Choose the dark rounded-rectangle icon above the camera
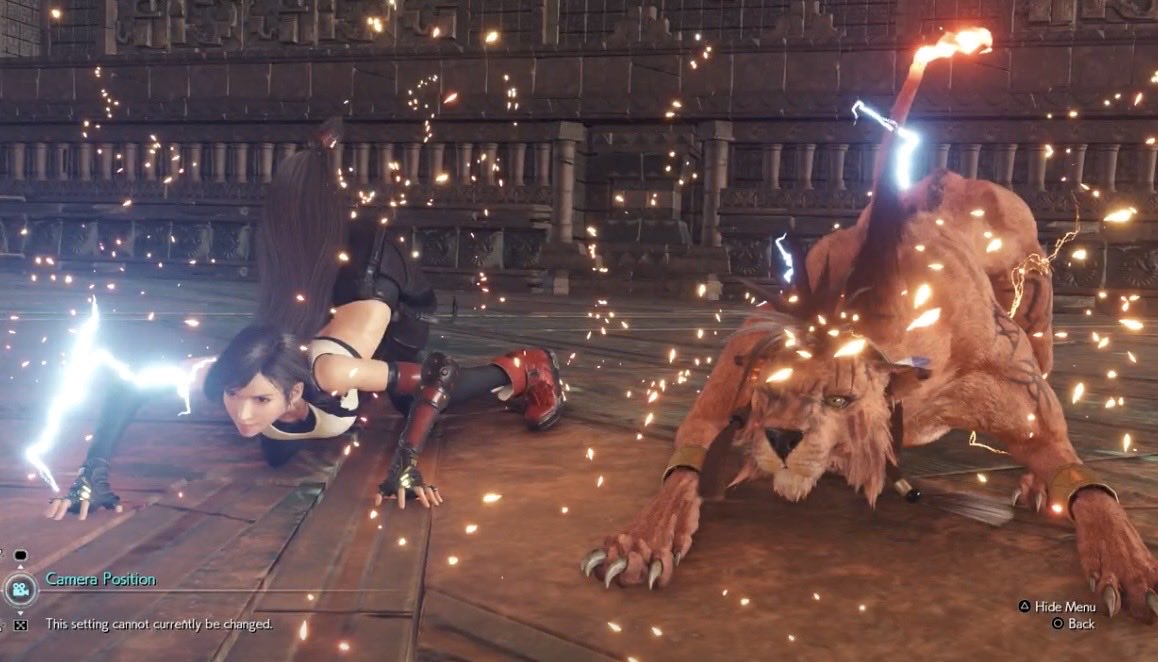The height and width of the screenshot is (662, 1158). 20,556
